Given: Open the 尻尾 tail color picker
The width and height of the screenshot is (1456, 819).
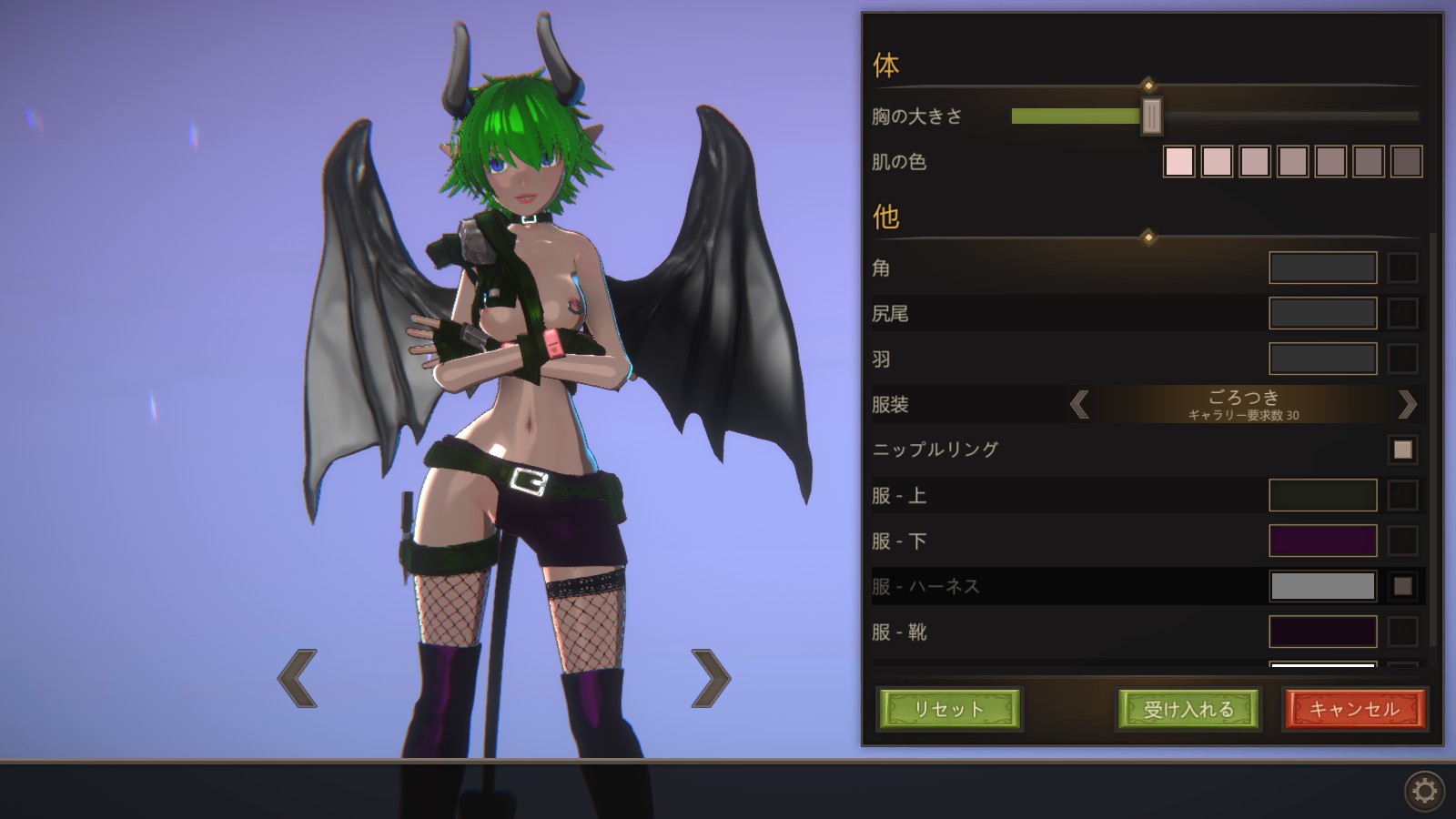Looking at the screenshot, I should tap(1322, 313).
